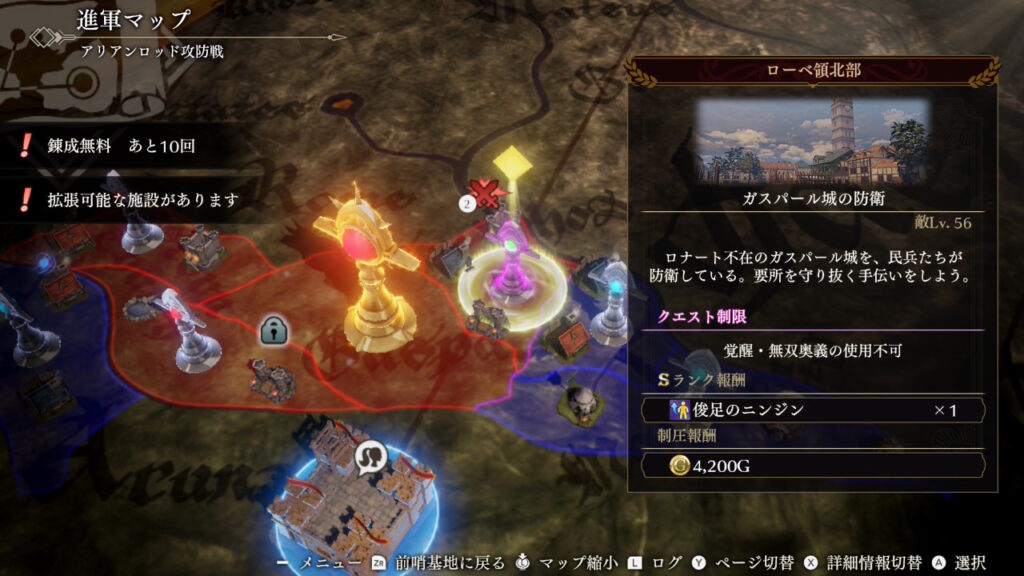Select the 俊足のニンジン S-rank reward row

[811, 410]
